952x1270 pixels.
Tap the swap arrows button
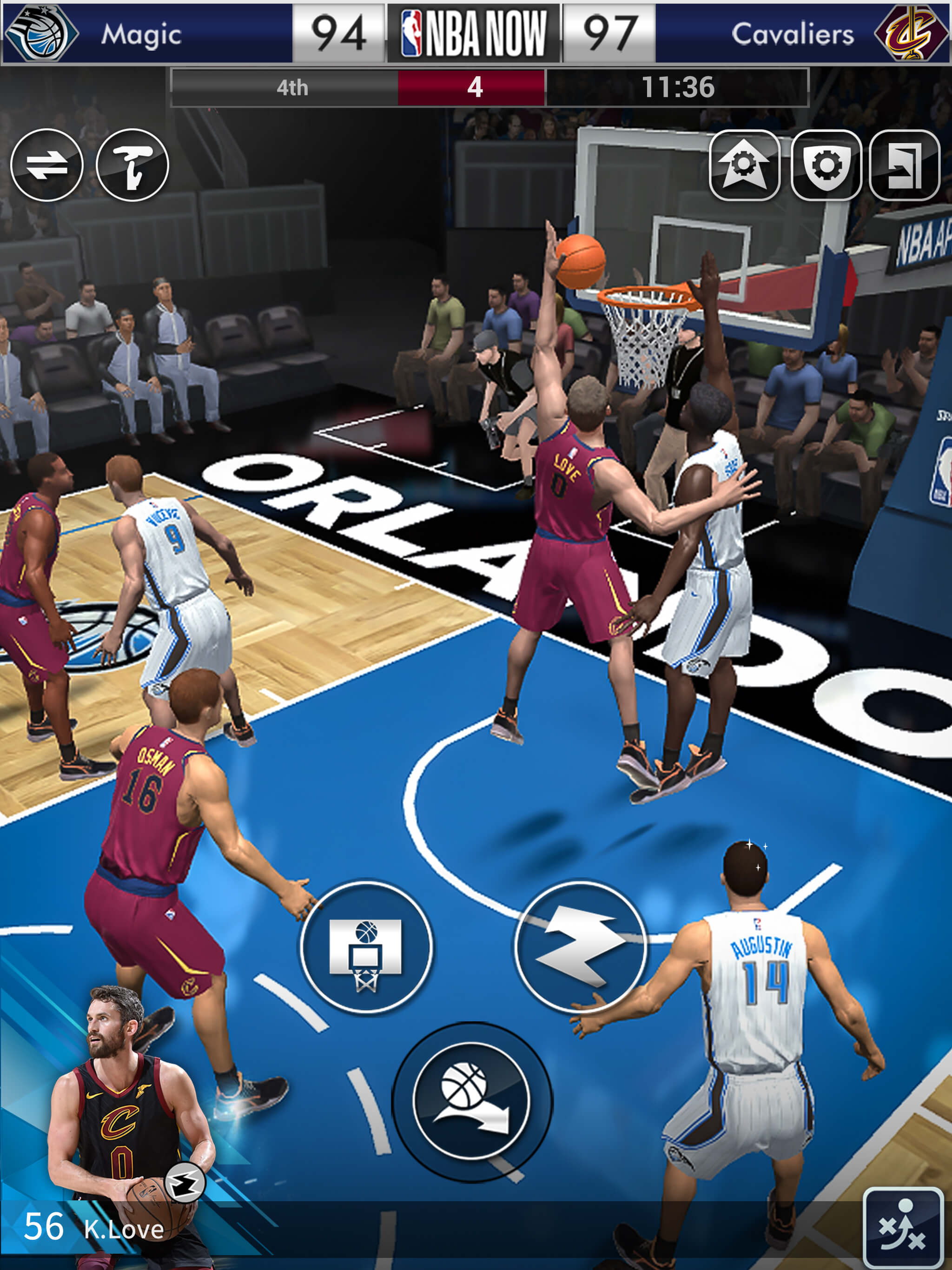(47, 165)
